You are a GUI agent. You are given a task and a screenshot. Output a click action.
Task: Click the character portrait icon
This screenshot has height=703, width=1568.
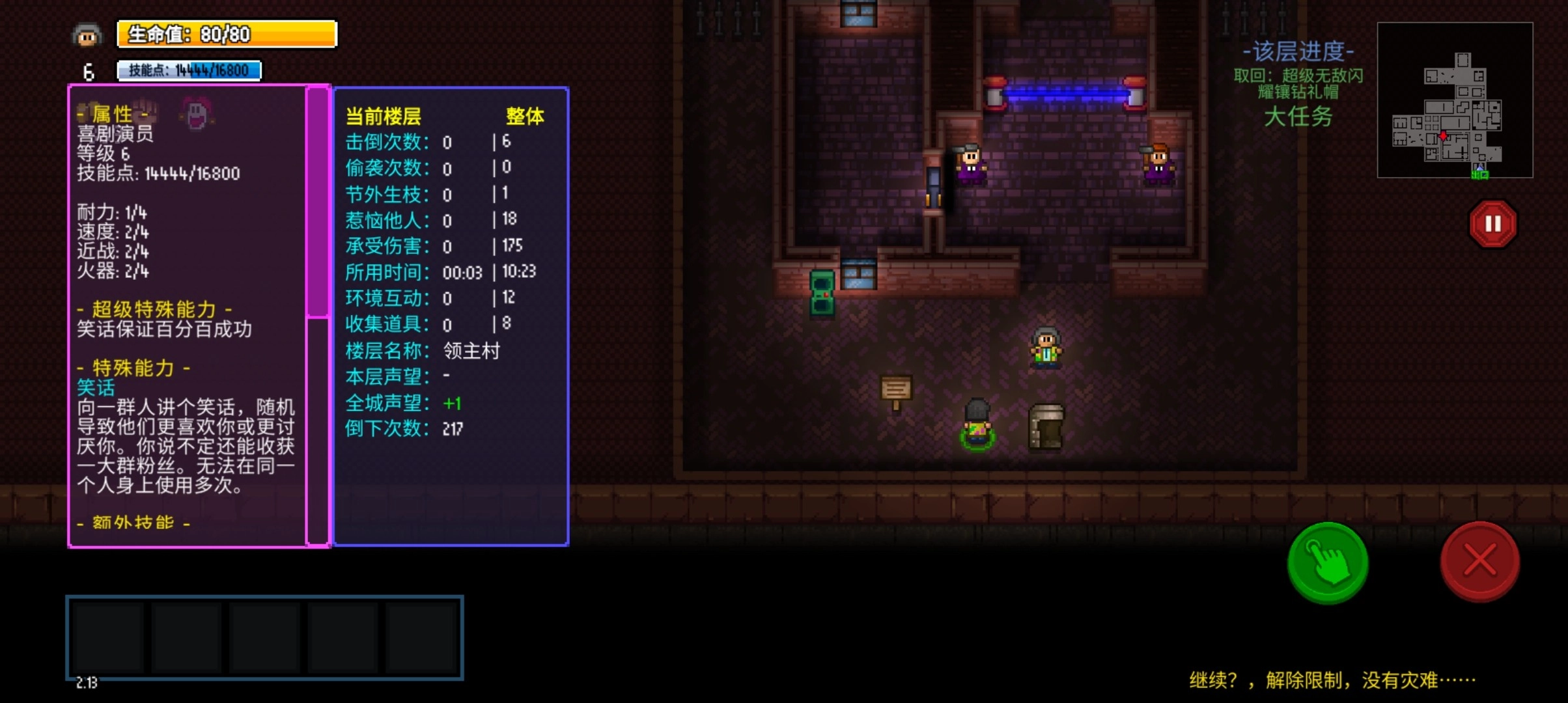click(87, 35)
